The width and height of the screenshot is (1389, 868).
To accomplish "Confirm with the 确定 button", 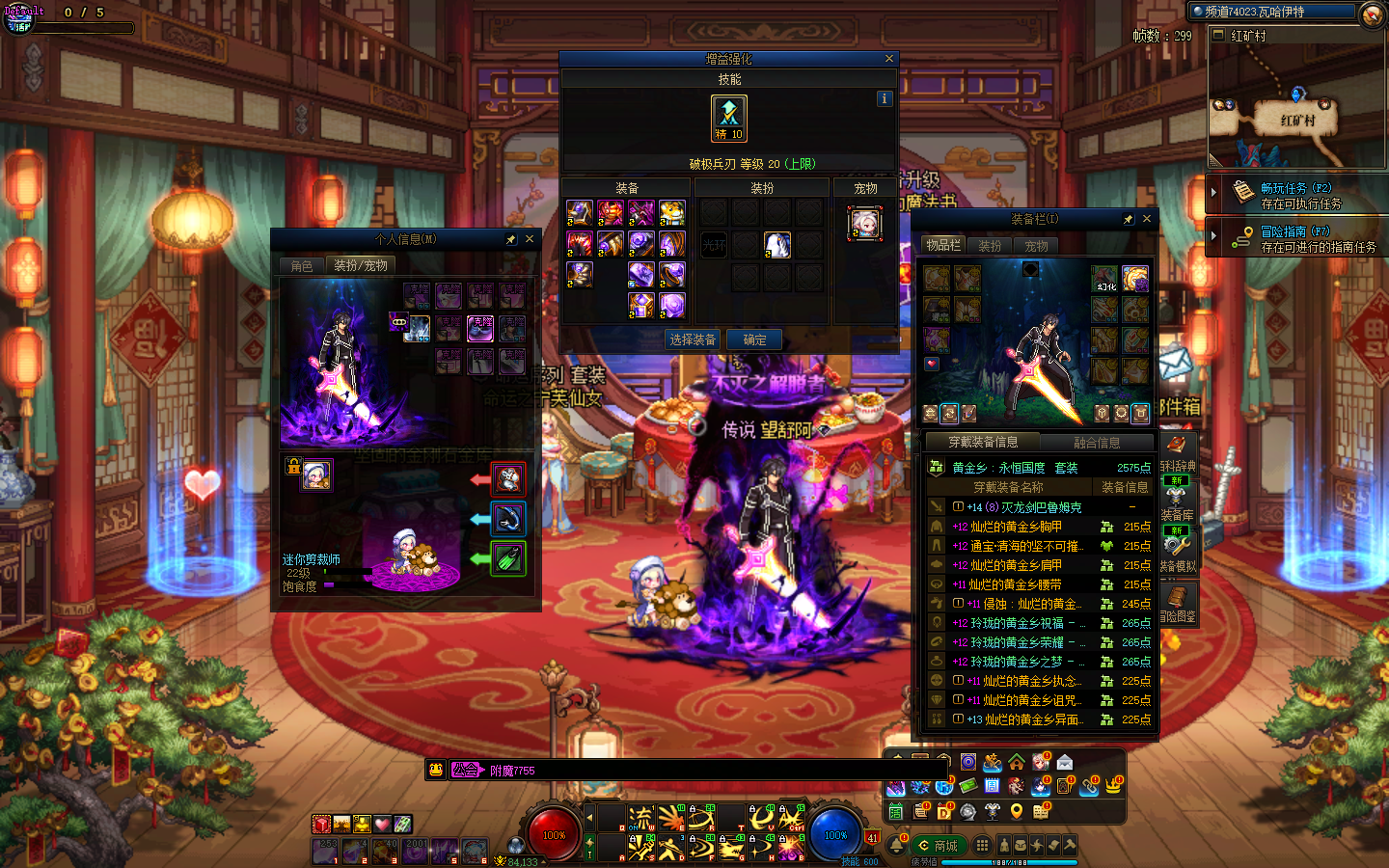I will [x=755, y=339].
